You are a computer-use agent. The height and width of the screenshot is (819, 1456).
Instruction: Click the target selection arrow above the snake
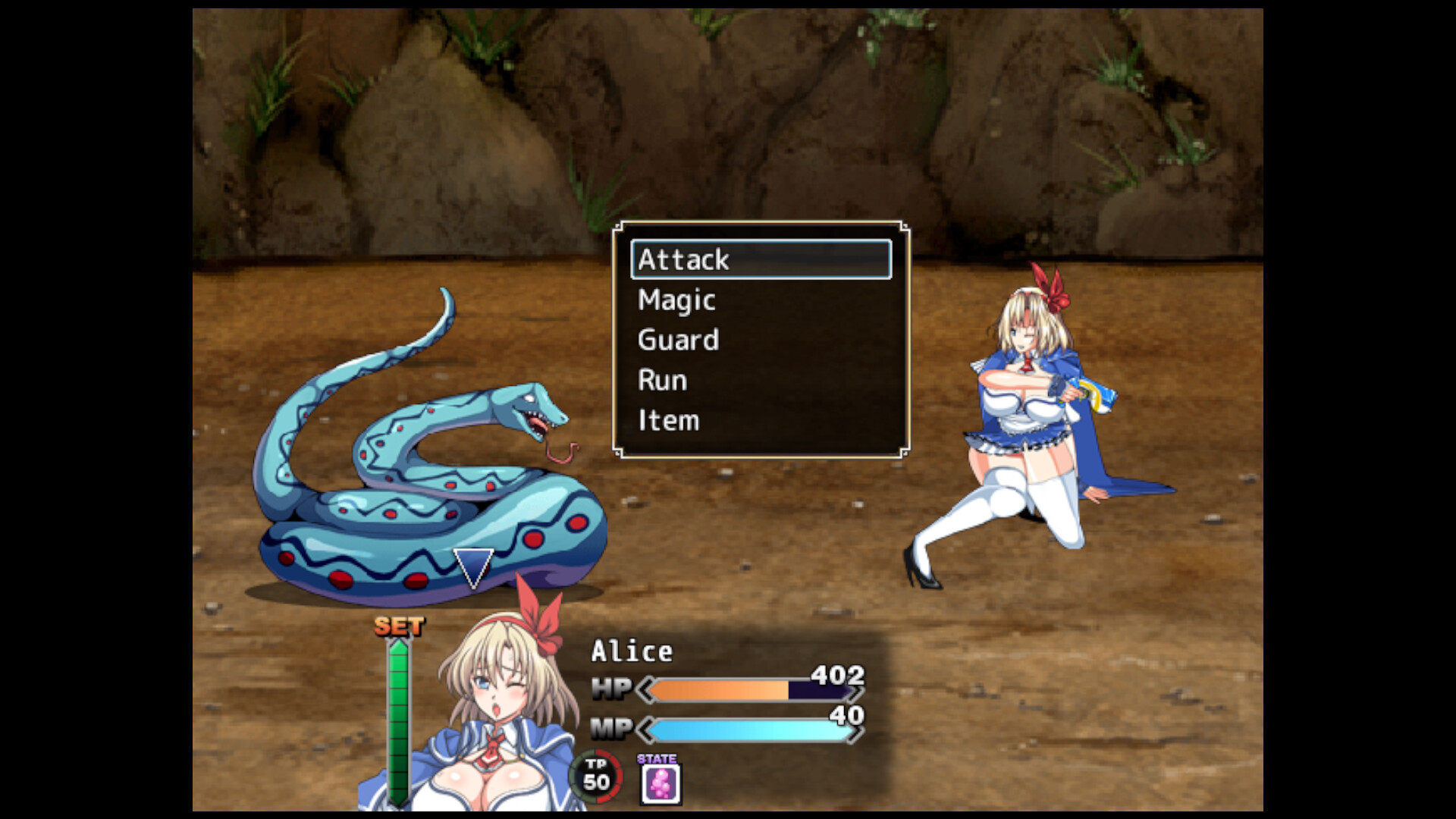[472, 565]
